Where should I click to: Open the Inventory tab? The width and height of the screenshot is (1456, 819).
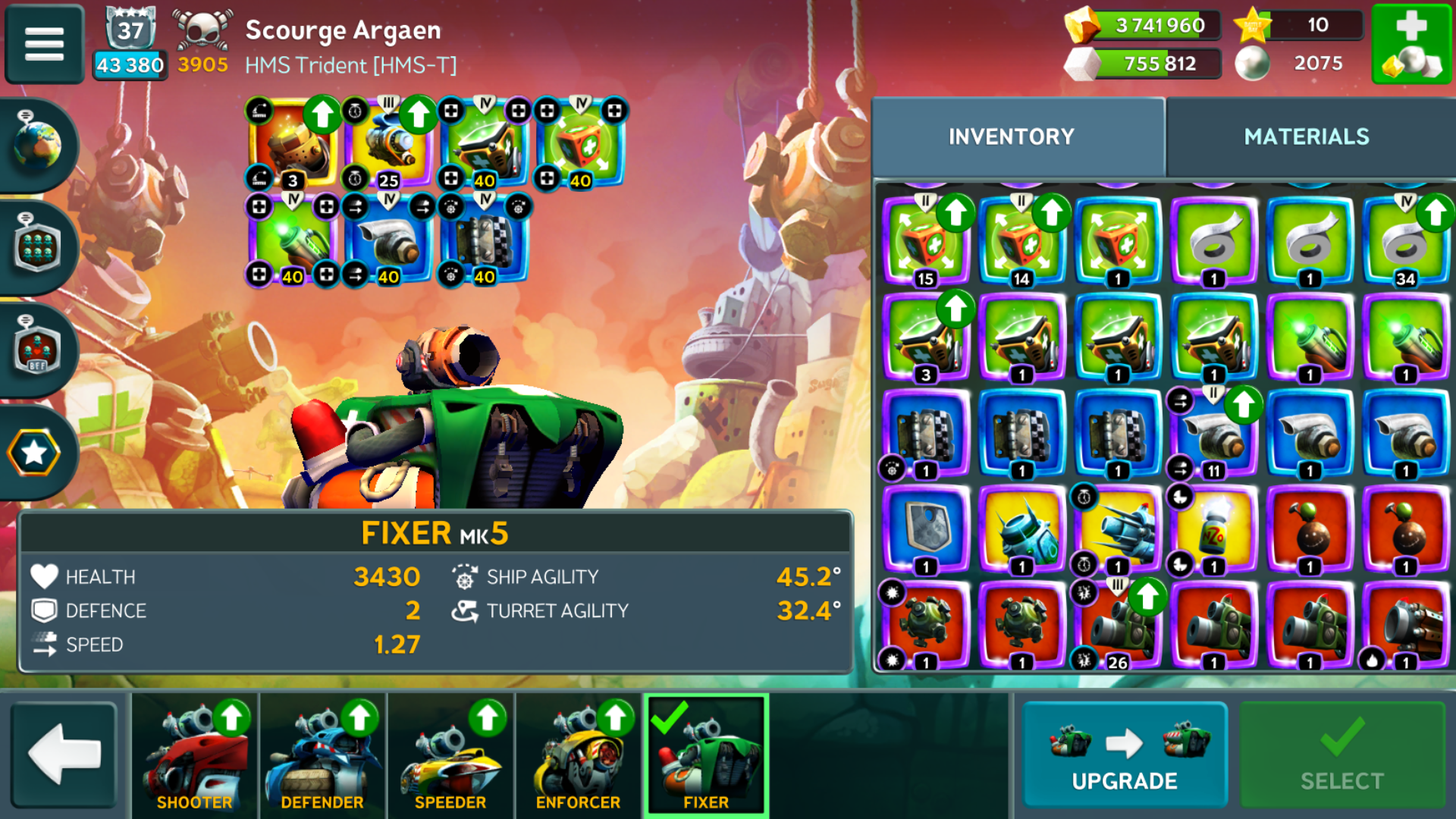1012,136
